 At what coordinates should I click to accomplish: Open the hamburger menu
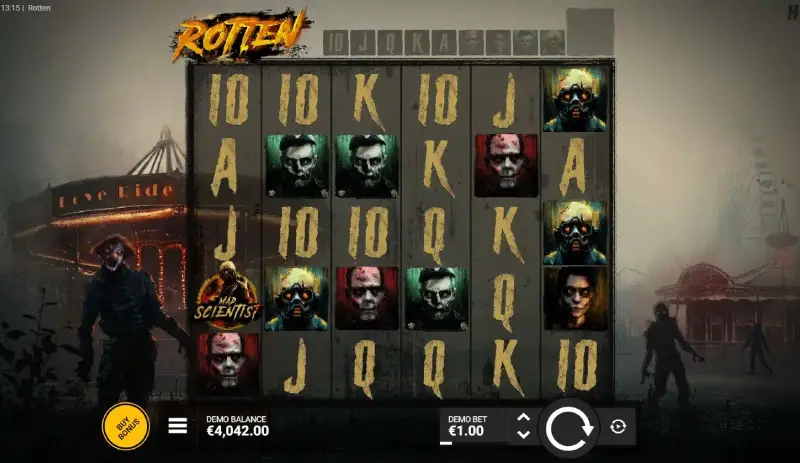pos(178,426)
